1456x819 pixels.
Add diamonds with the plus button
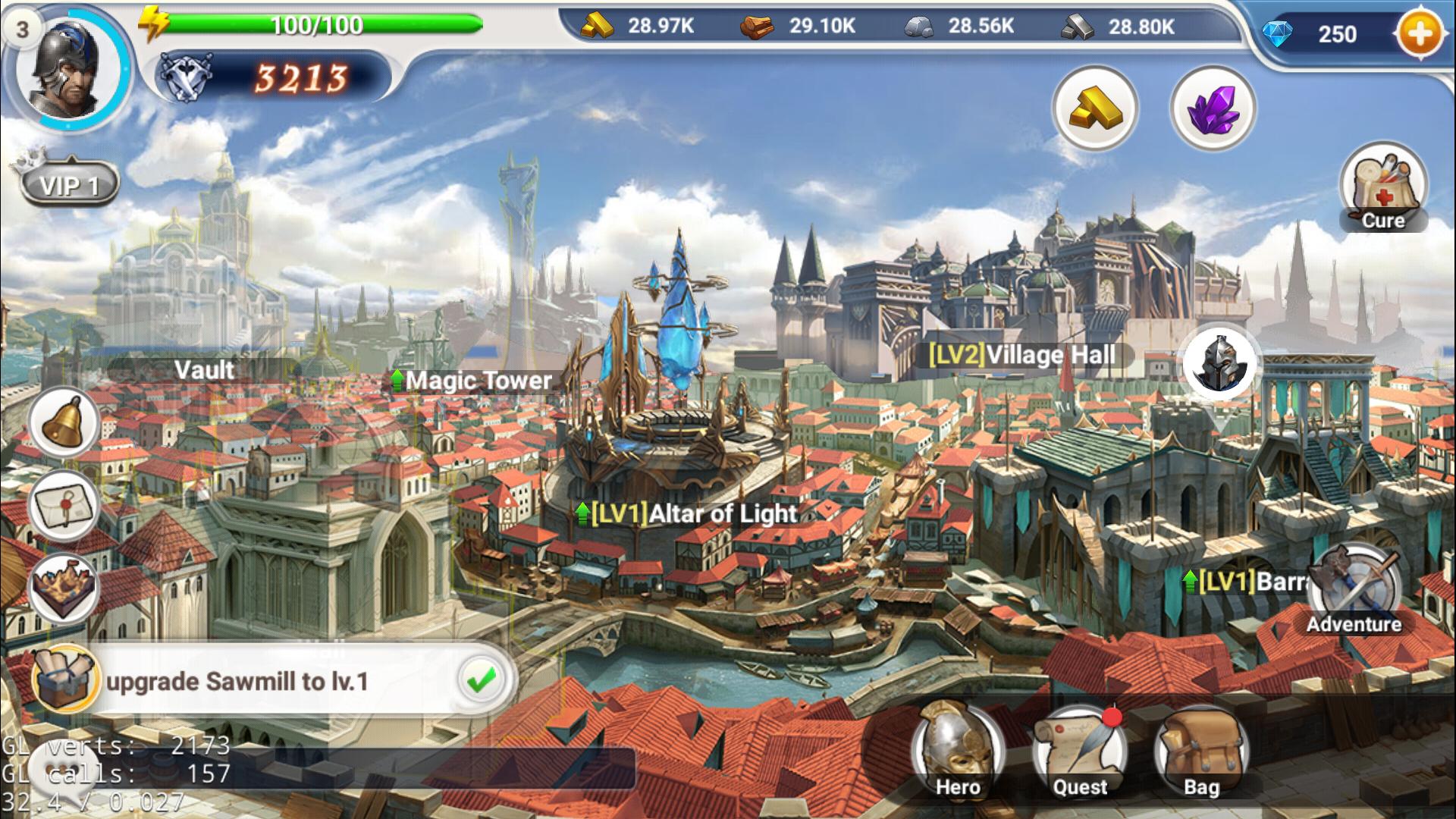tap(1419, 34)
